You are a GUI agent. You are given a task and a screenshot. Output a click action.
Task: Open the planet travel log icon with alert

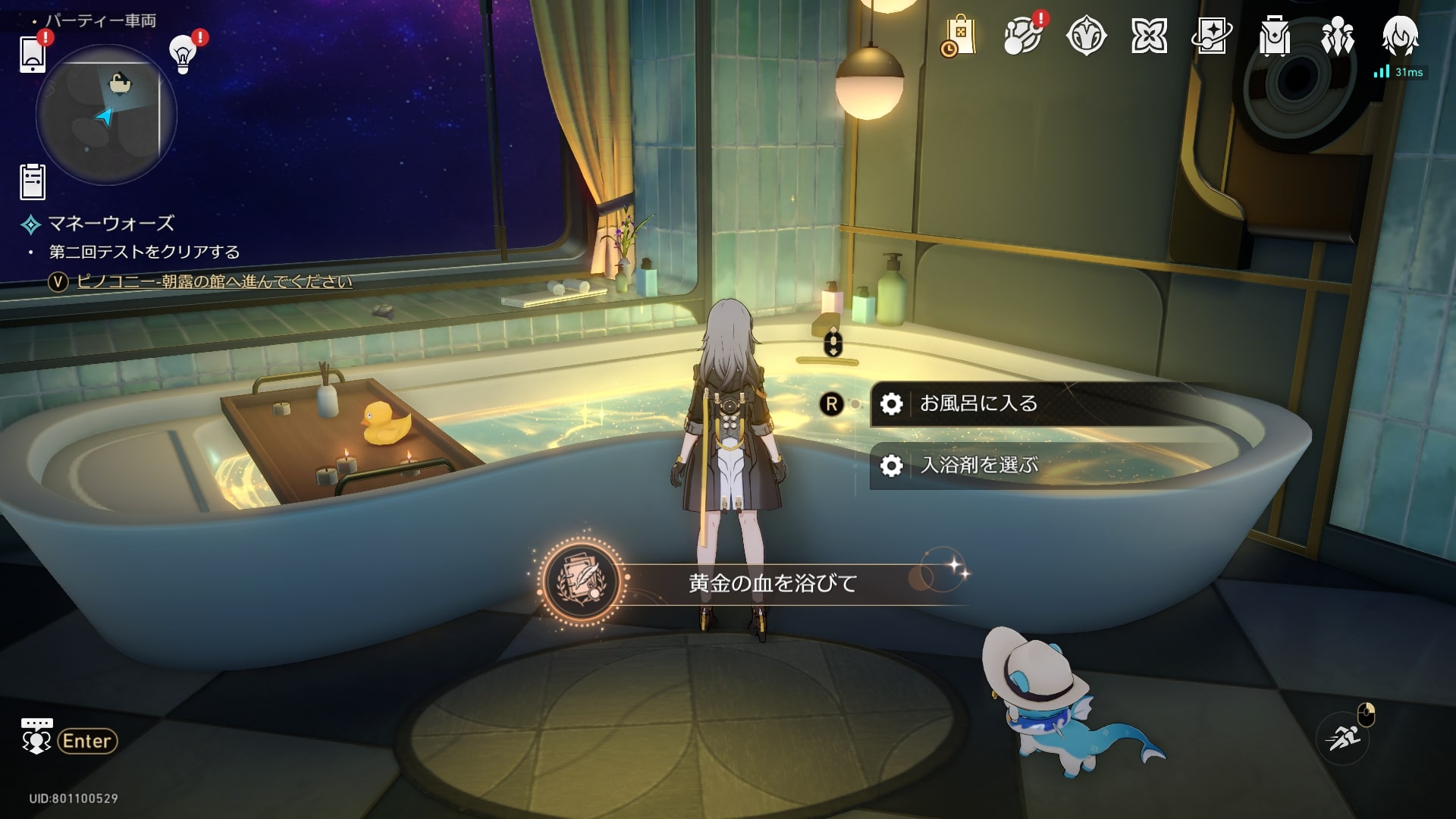[1022, 36]
